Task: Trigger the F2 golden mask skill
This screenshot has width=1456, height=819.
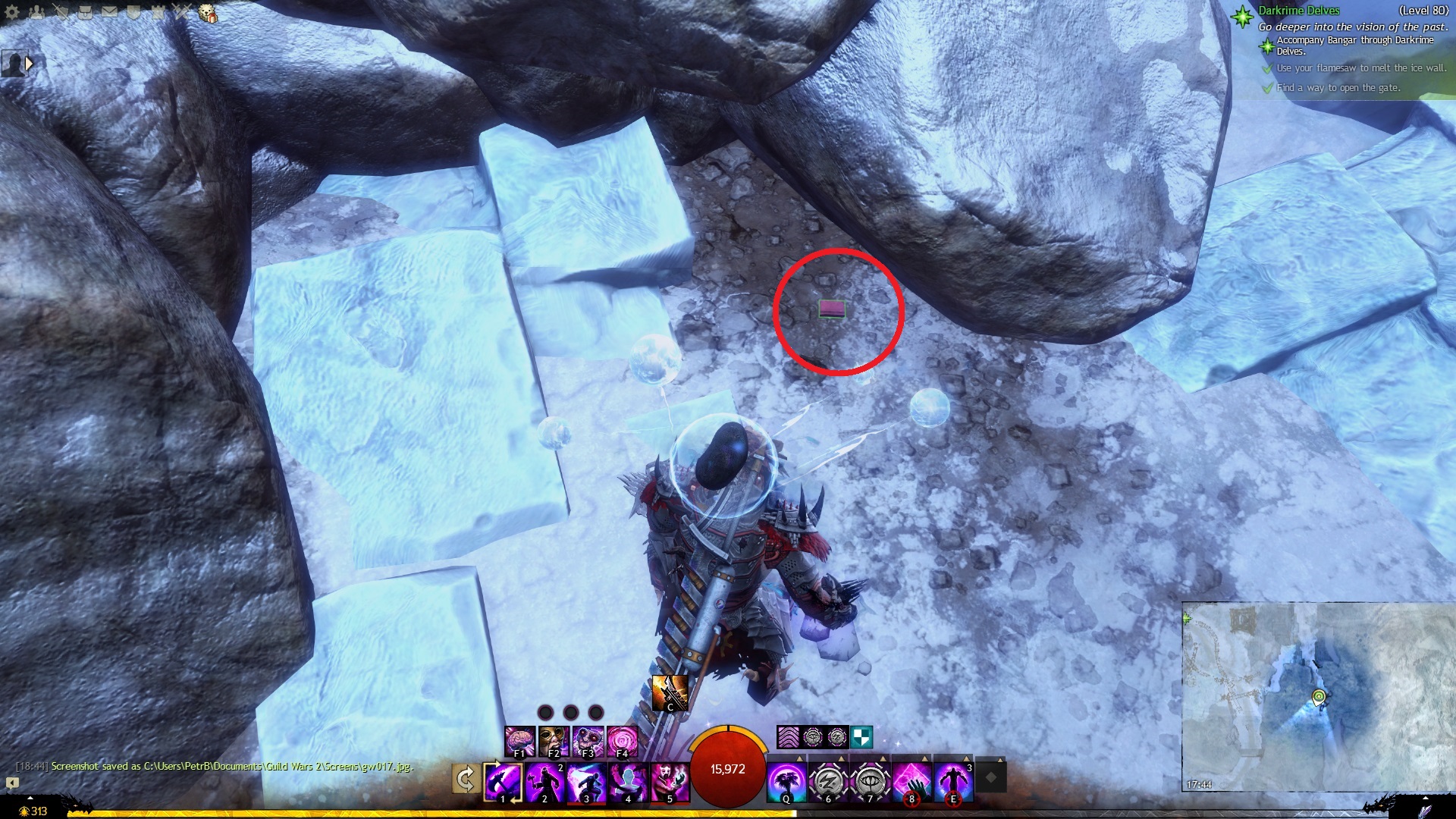Action: click(554, 741)
